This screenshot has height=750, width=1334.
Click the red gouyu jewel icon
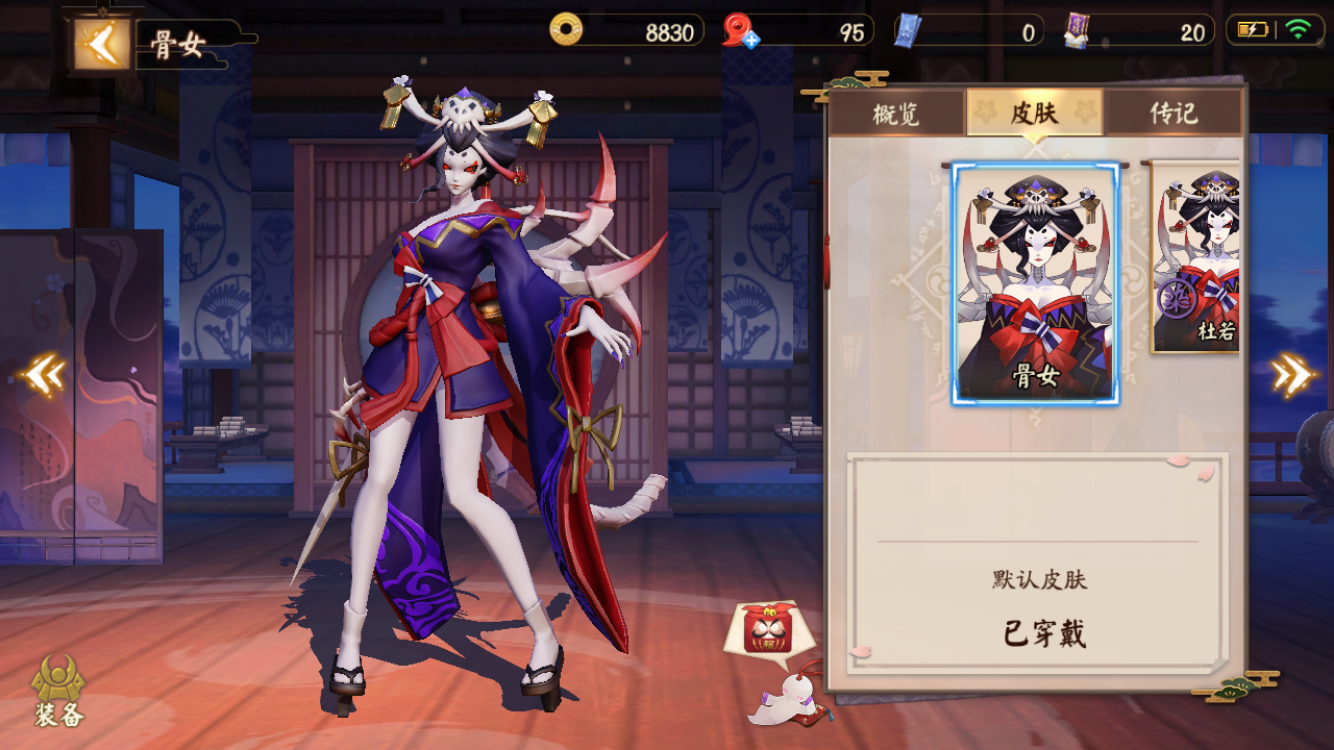click(x=736, y=30)
